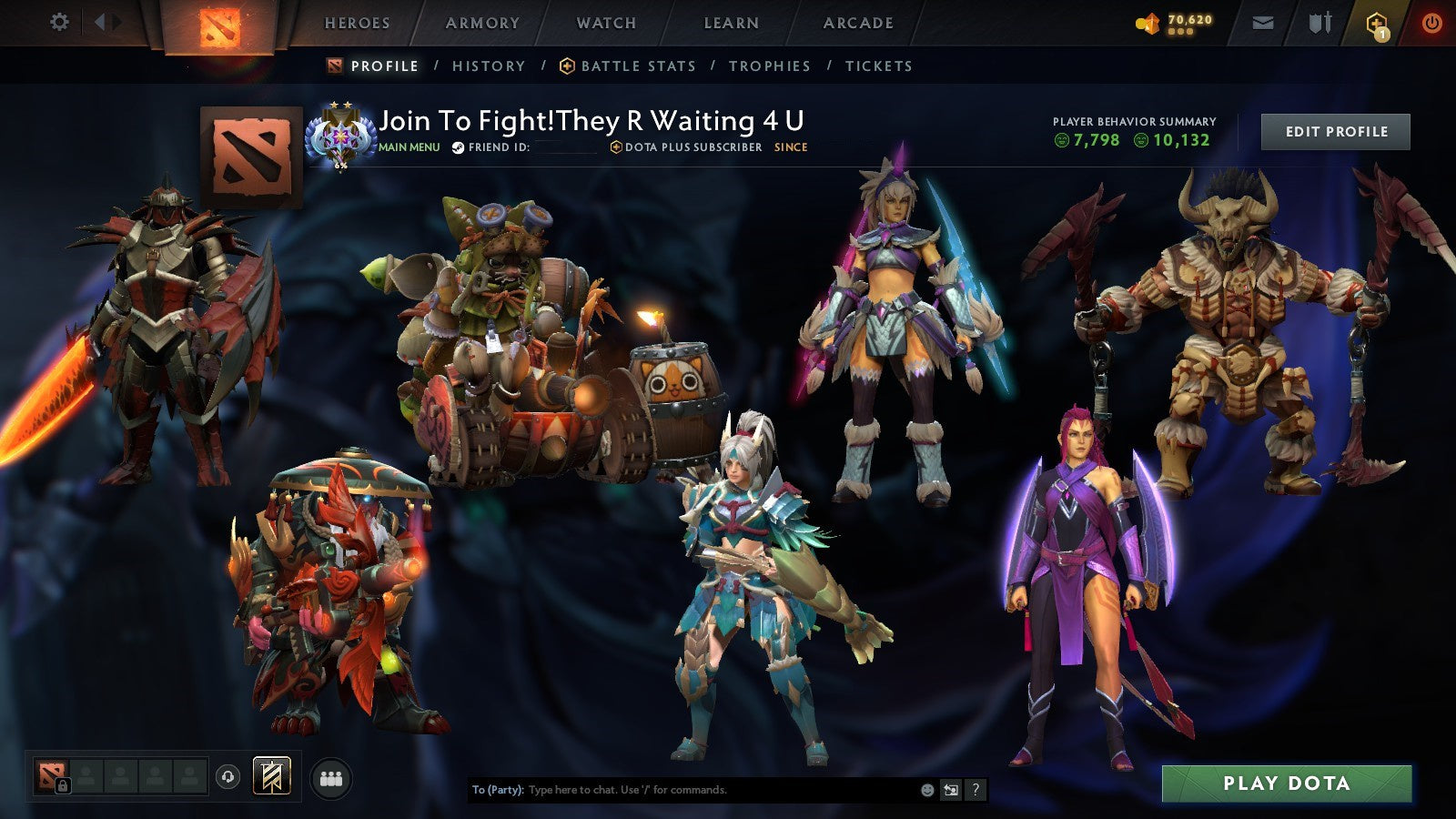Click the chat wheel icon beside chat box
This screenshot has height=819, width=1456.
point(951,790)
